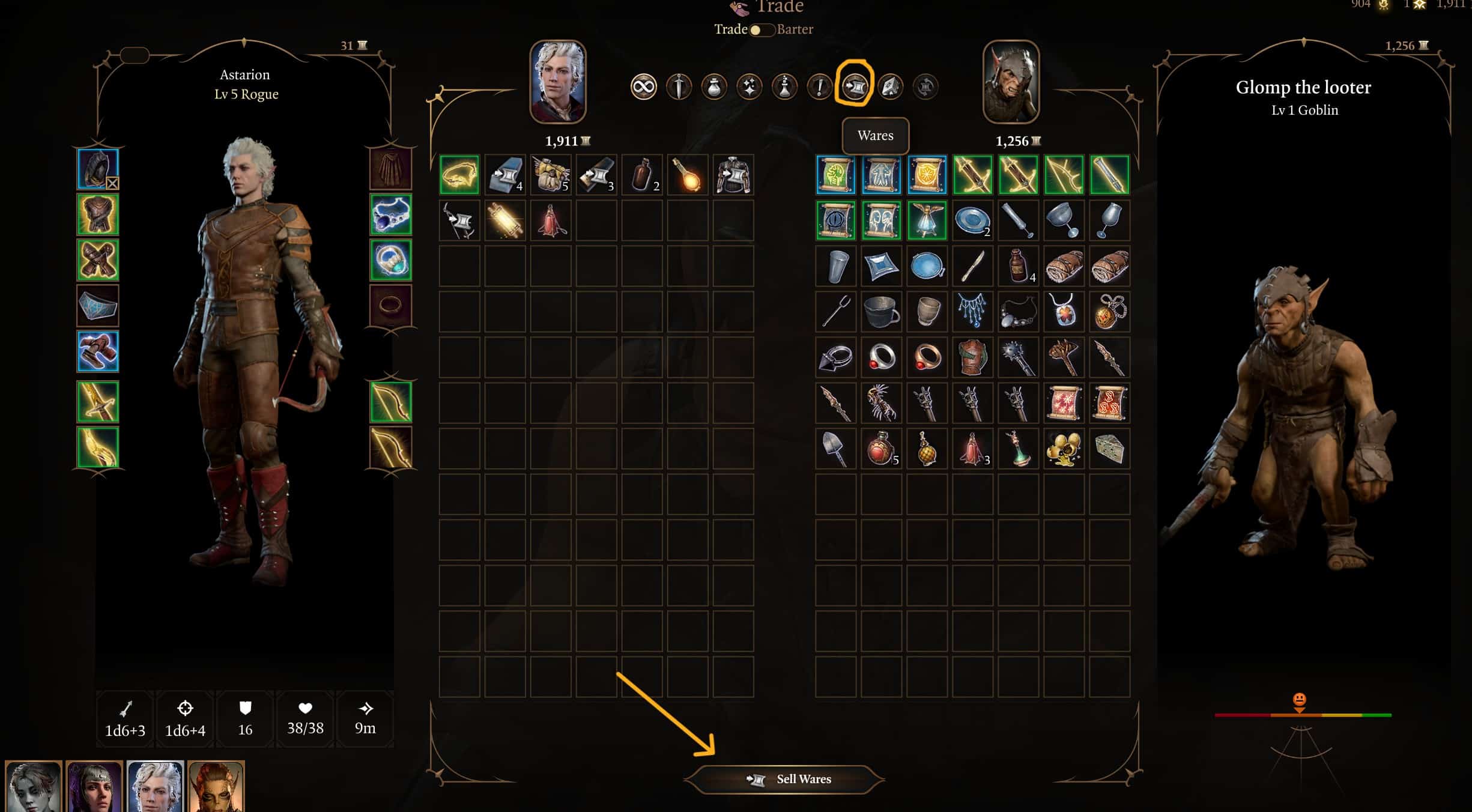Choose the leather armour marked as ware
Viewport: 1472px width, 812px height.
click(x=733, y=175)
